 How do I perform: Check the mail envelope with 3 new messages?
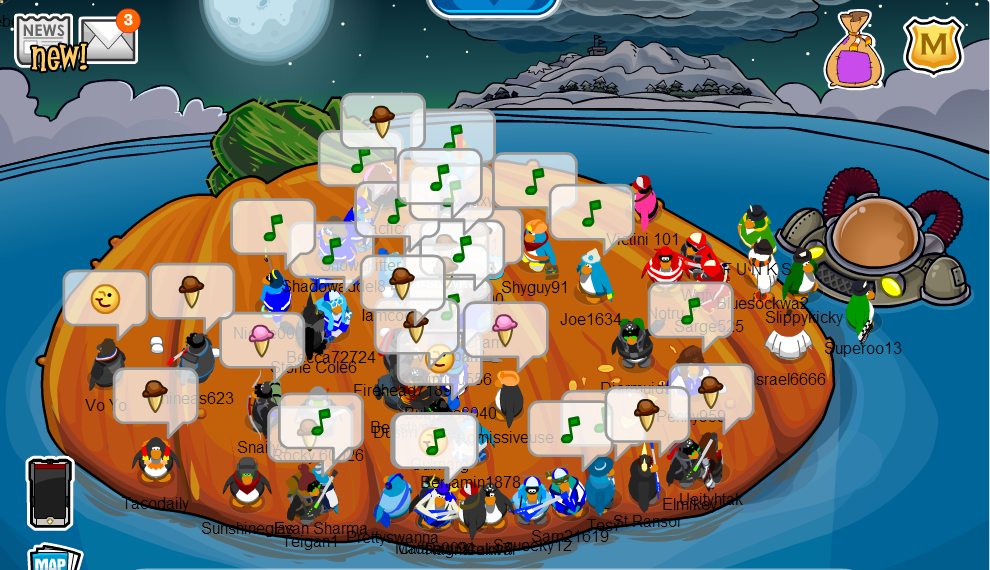point(108,40)
